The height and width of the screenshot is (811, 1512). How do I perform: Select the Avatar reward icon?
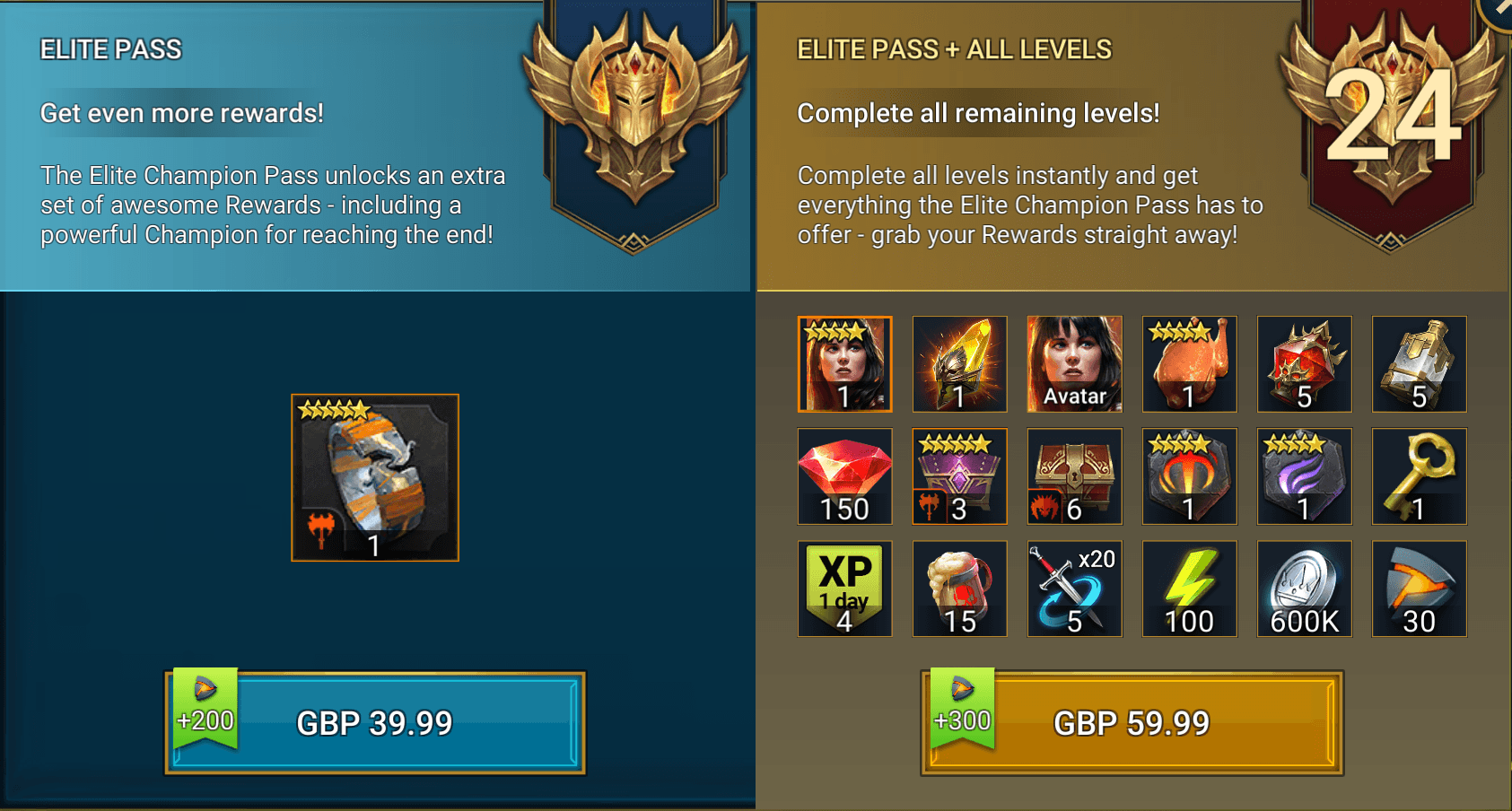[x=1074, y=364]
